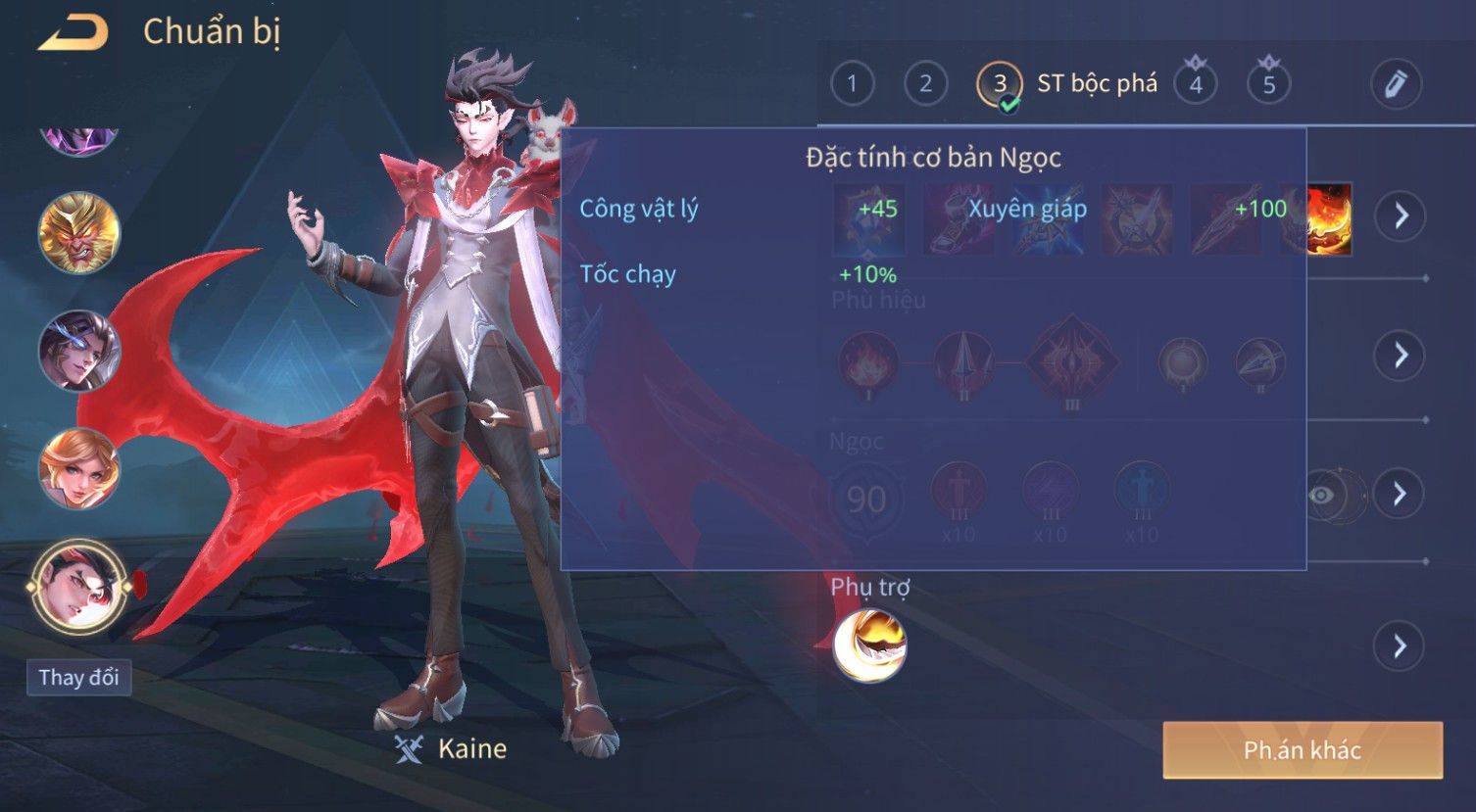Choose the blue-eyed dark-haired hero portrait
1476x812 pixels.
[78, 351]
